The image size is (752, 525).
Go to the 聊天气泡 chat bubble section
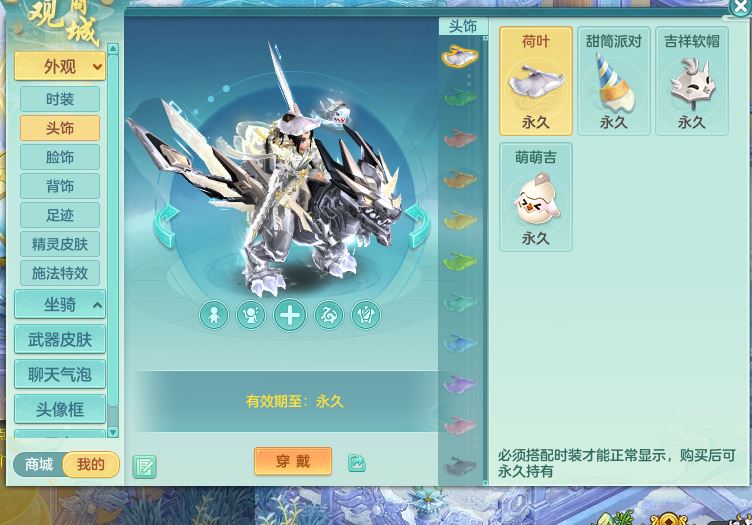(60, 375)
